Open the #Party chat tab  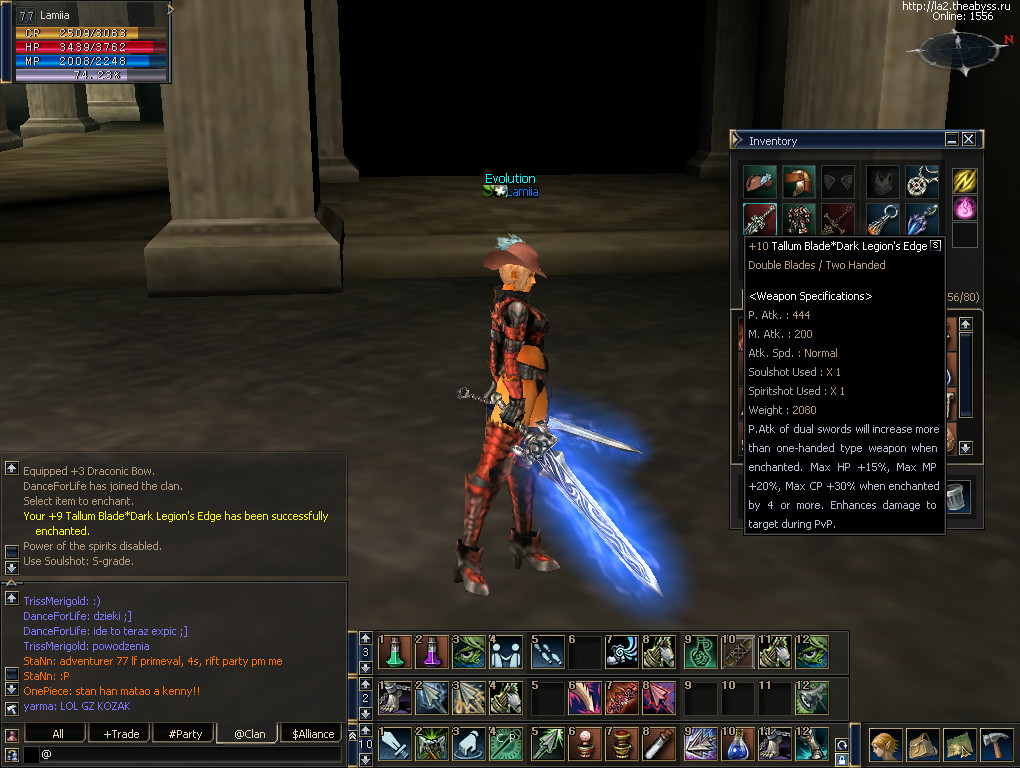tap(185, 733)
